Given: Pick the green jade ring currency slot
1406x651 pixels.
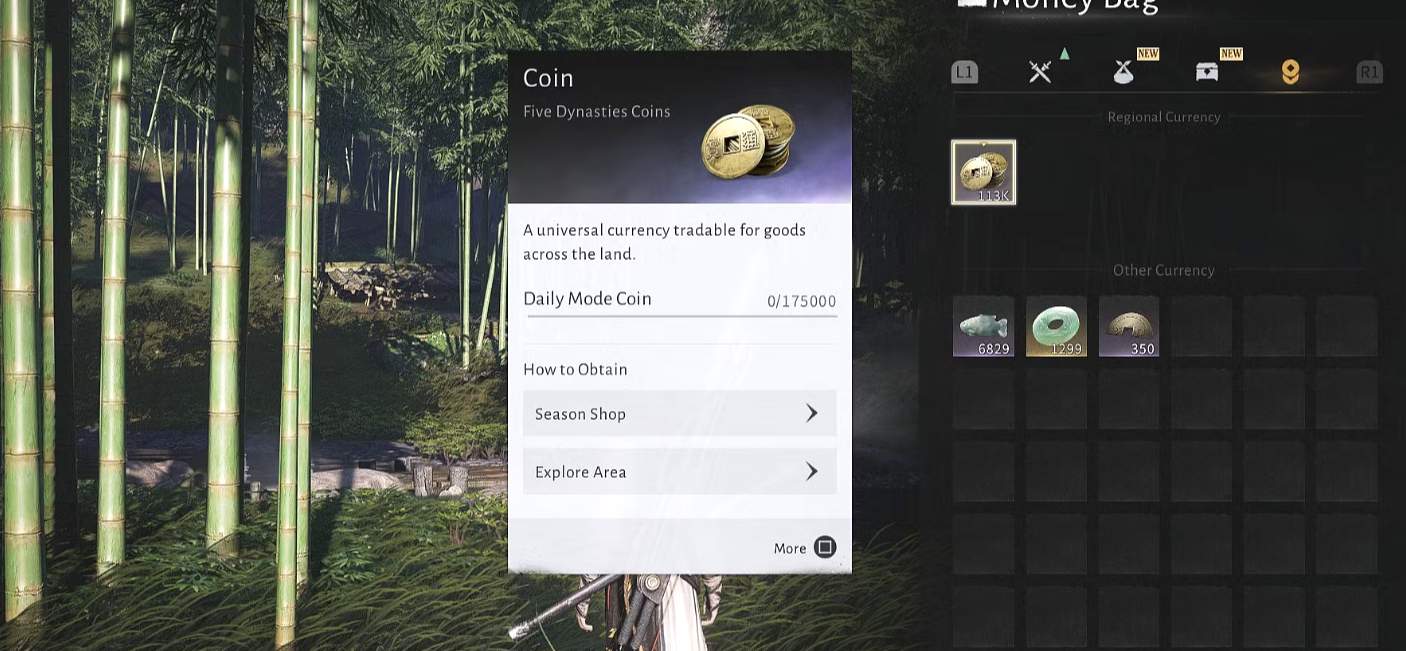Looking at the screenshot, I should pyautogui.click(x=1056, y=326).
